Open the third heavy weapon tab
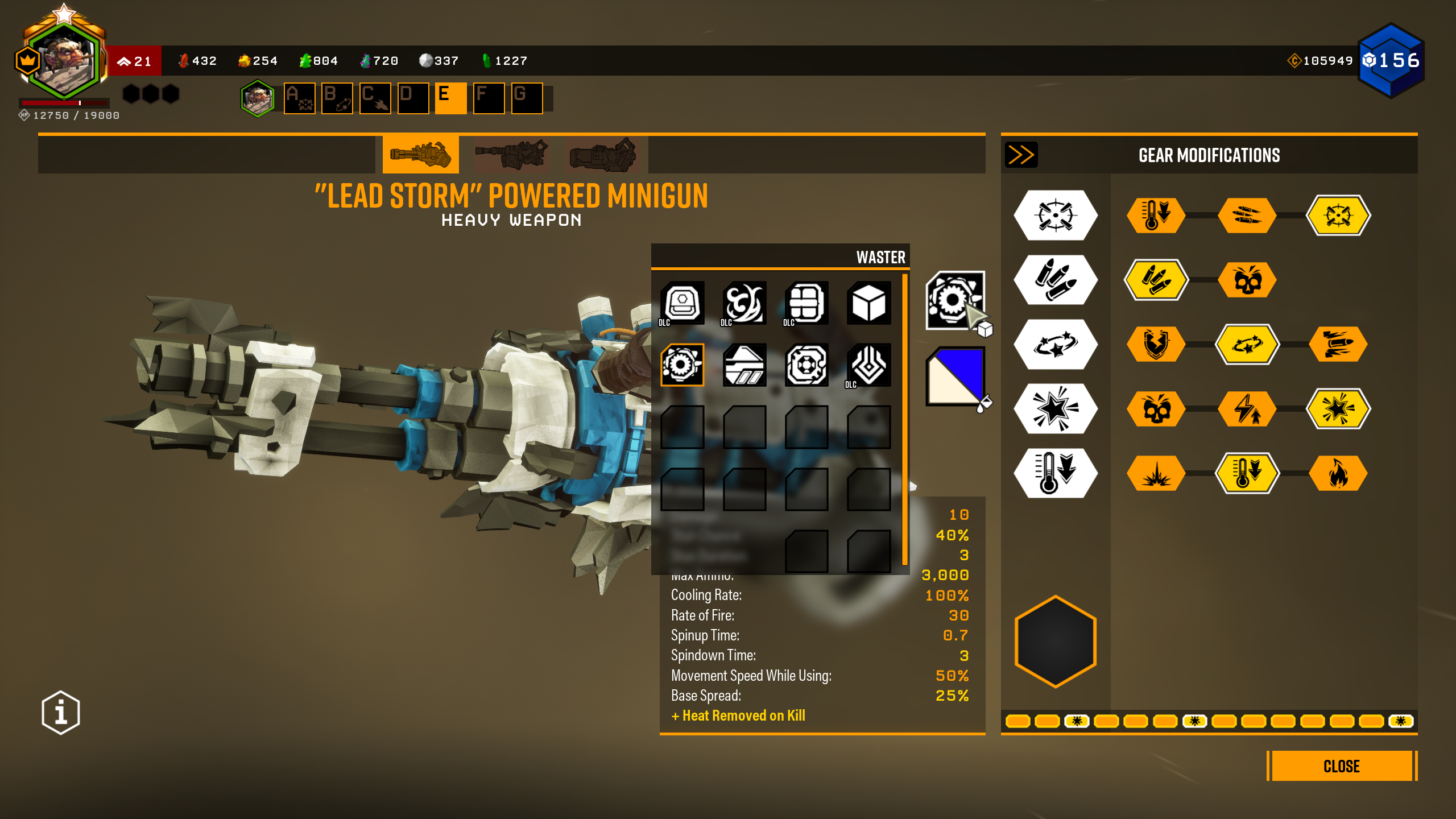The width and height of the screenshot is (1456, 819). pos(603,154)
